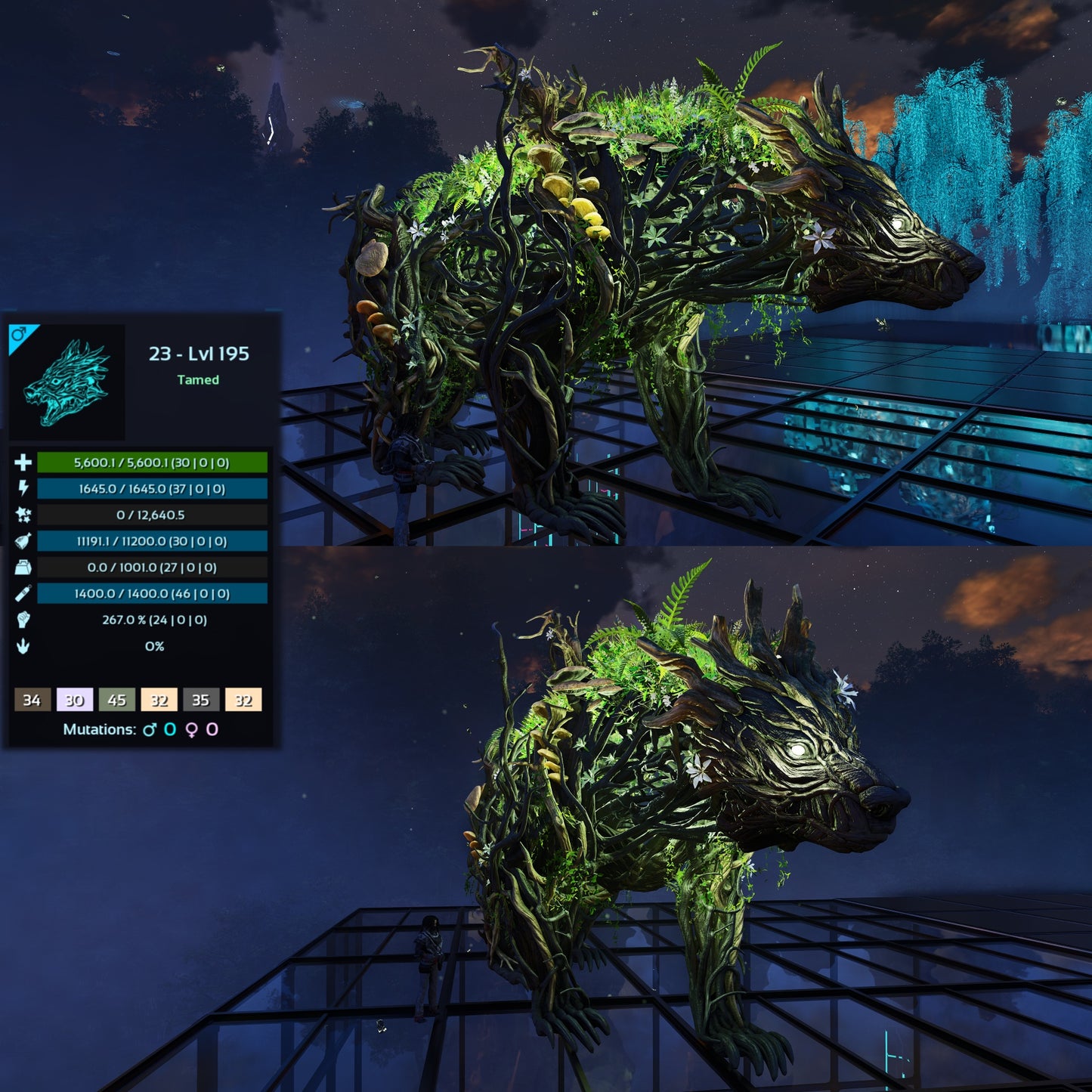The width and height of the screenshot is (1092, 1092).
Task: Choose the gray color swatch numbered 35
Action: tap(200, 700)
